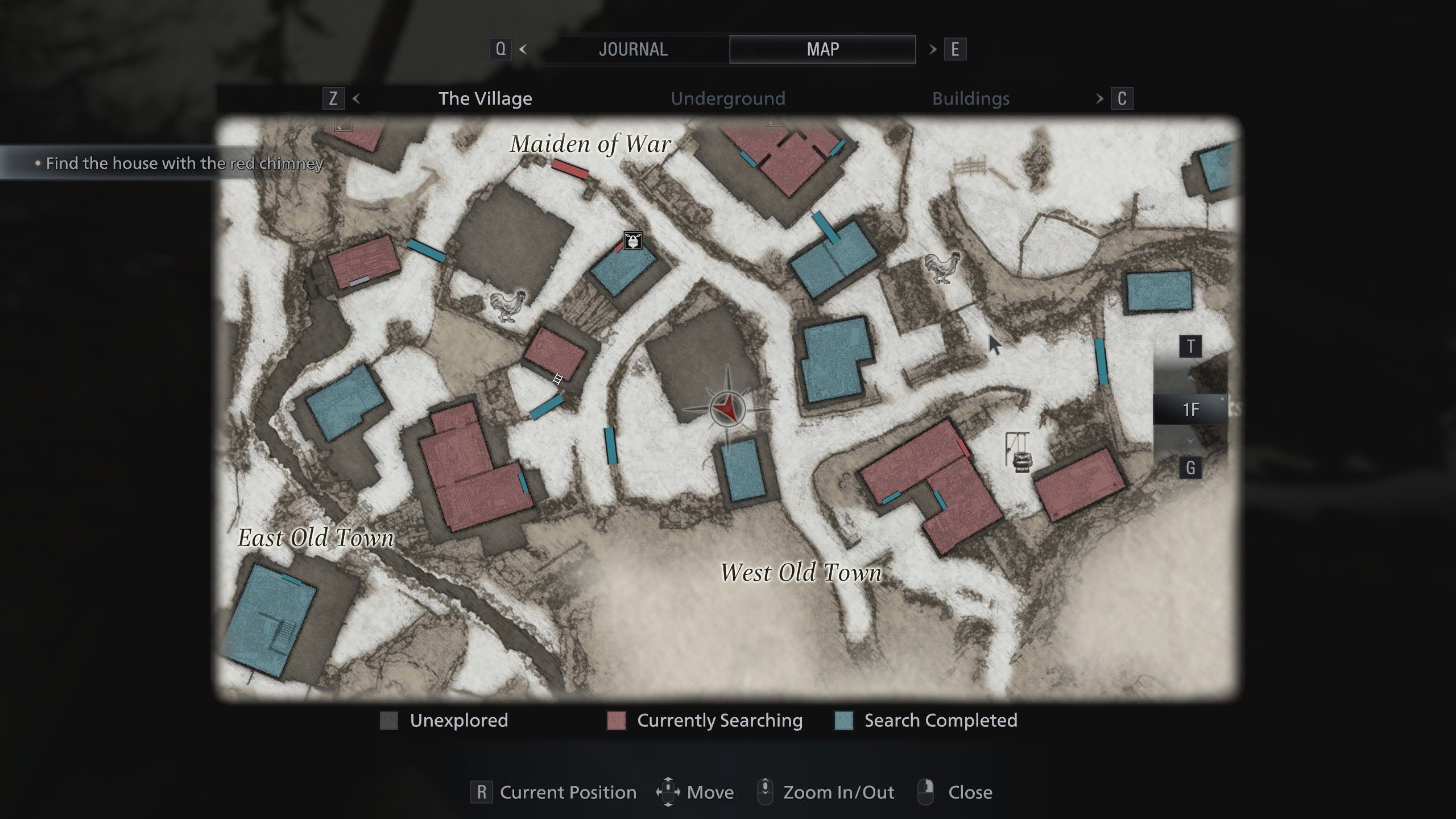Select the goat ward map marker
Viewport: 1456px width, 819px height.
pyautogui.click(x=633, y=241)
